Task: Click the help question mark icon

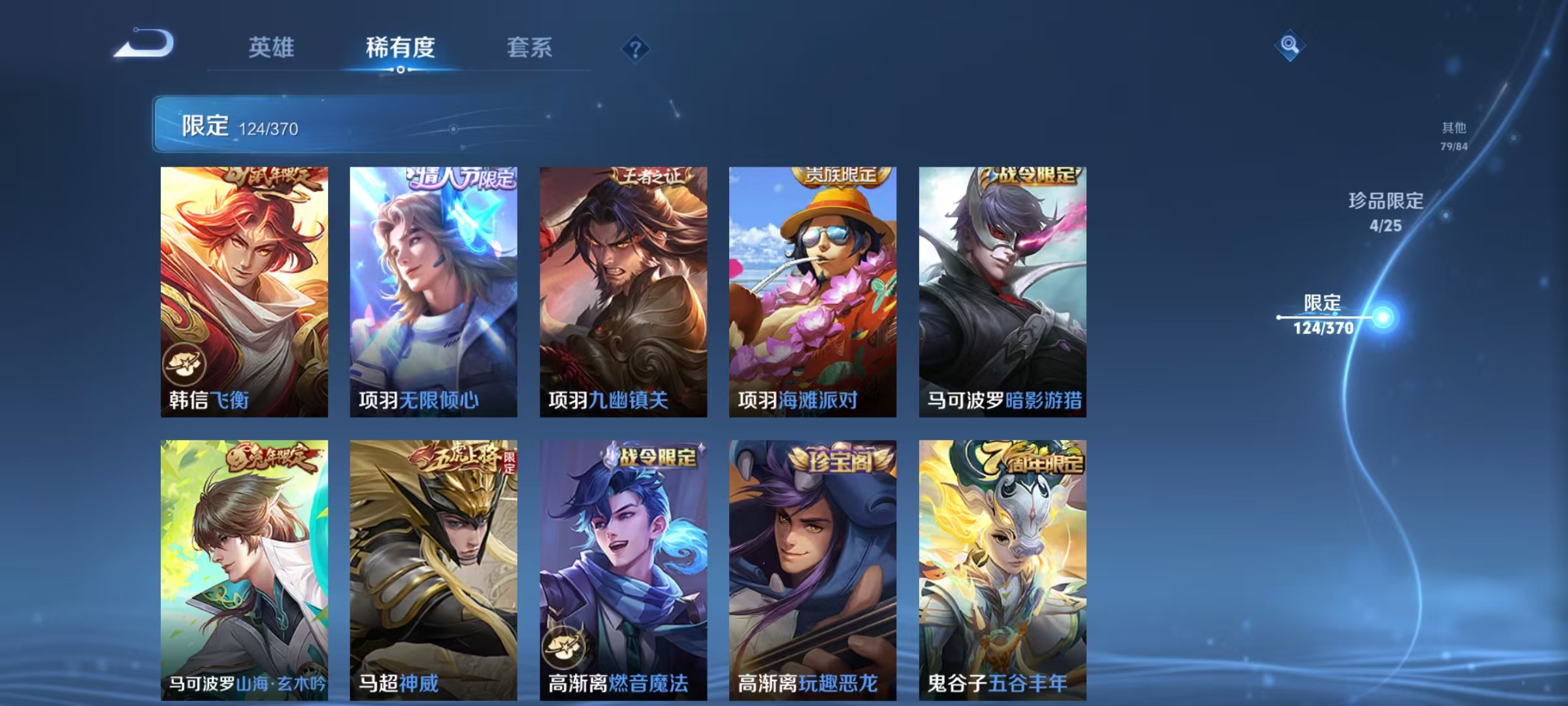Action: [x=637, y=48]
